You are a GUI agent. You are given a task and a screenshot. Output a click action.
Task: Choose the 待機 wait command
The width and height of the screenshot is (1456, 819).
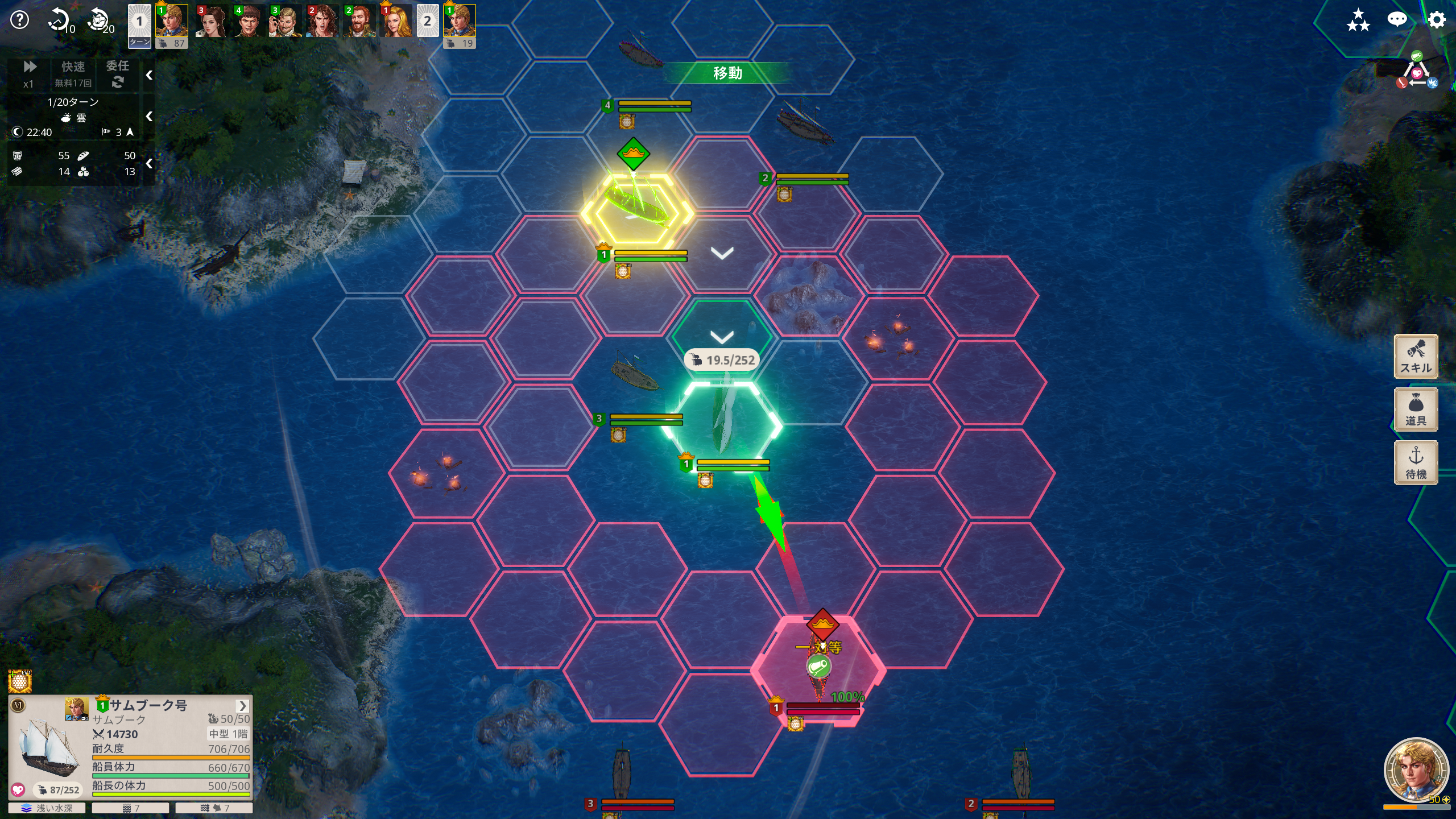pyautogui.click(x=1416, y=462)
